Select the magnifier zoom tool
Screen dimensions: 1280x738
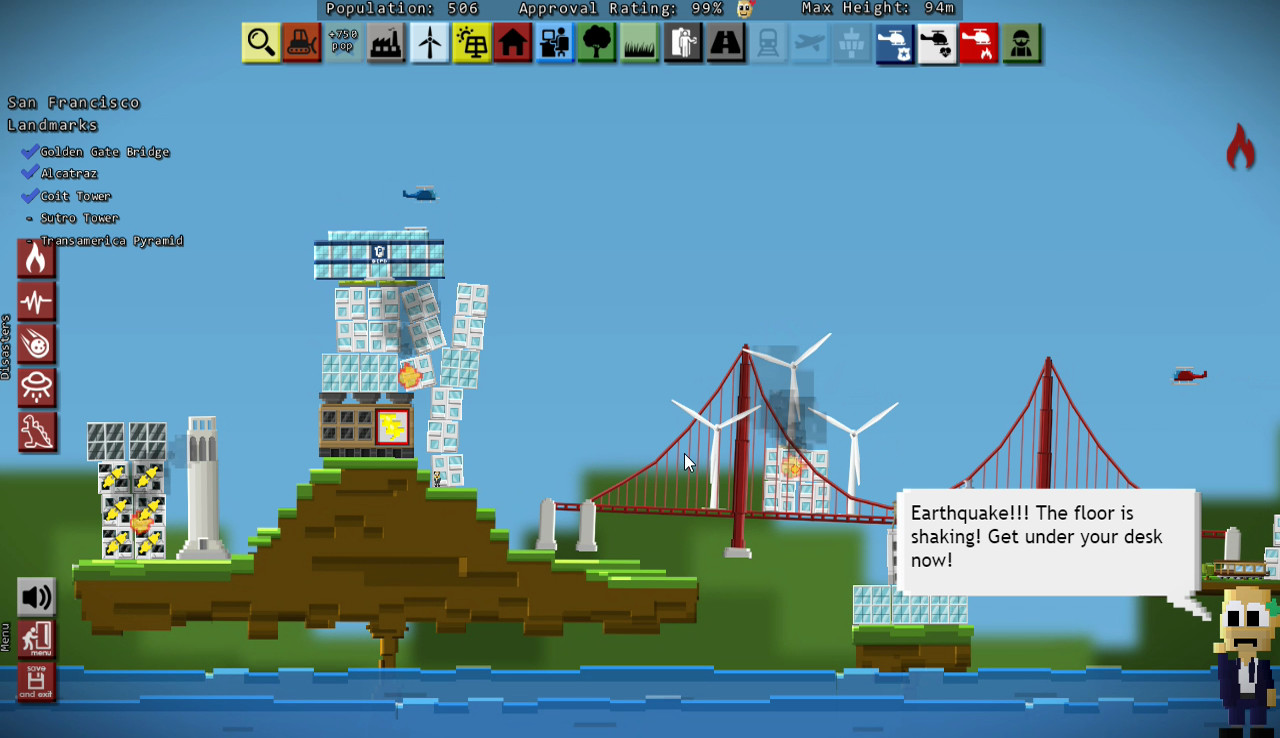click(x=261, y=43)
